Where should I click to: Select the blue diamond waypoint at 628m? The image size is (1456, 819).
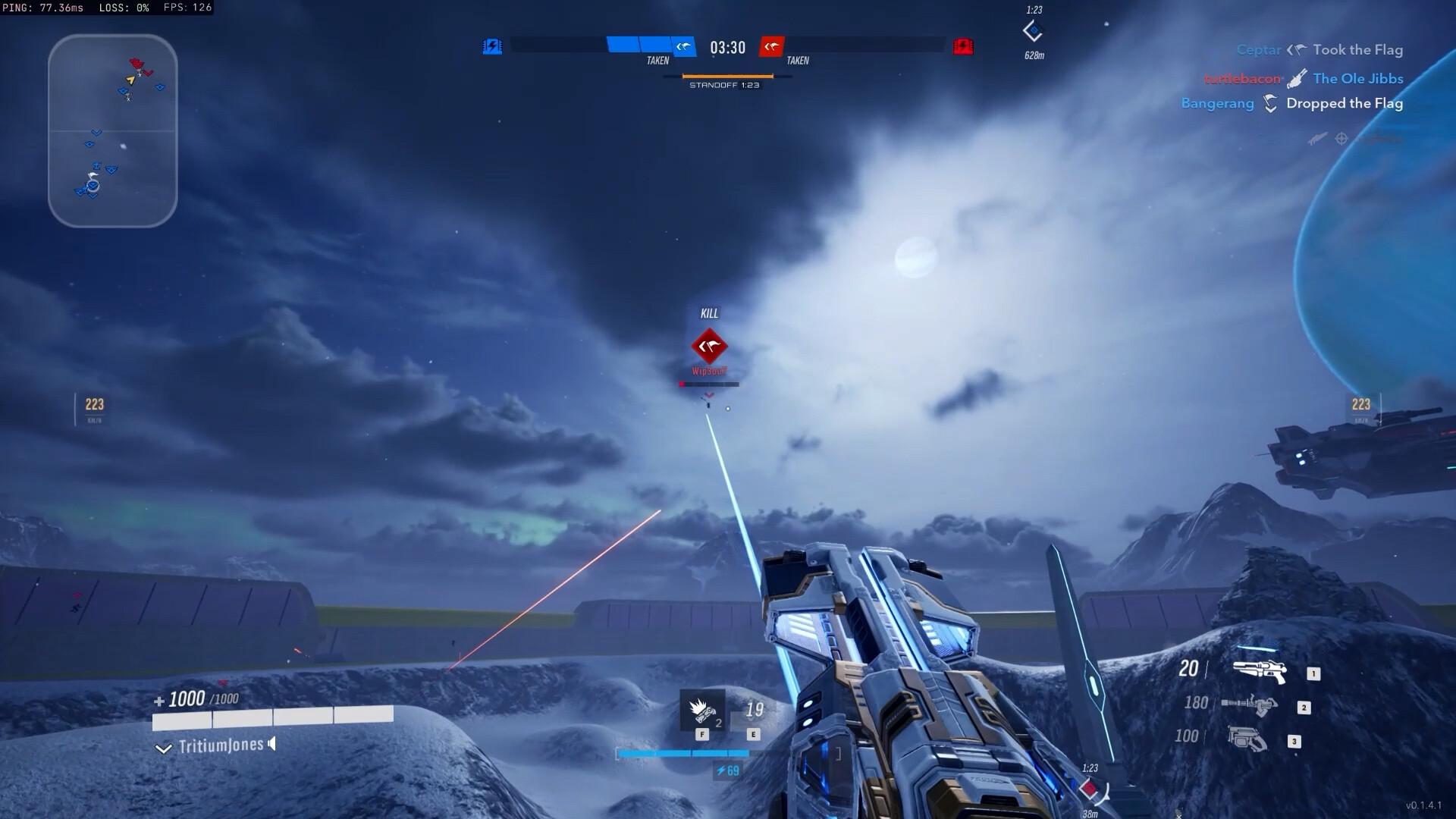point(1033,32)
